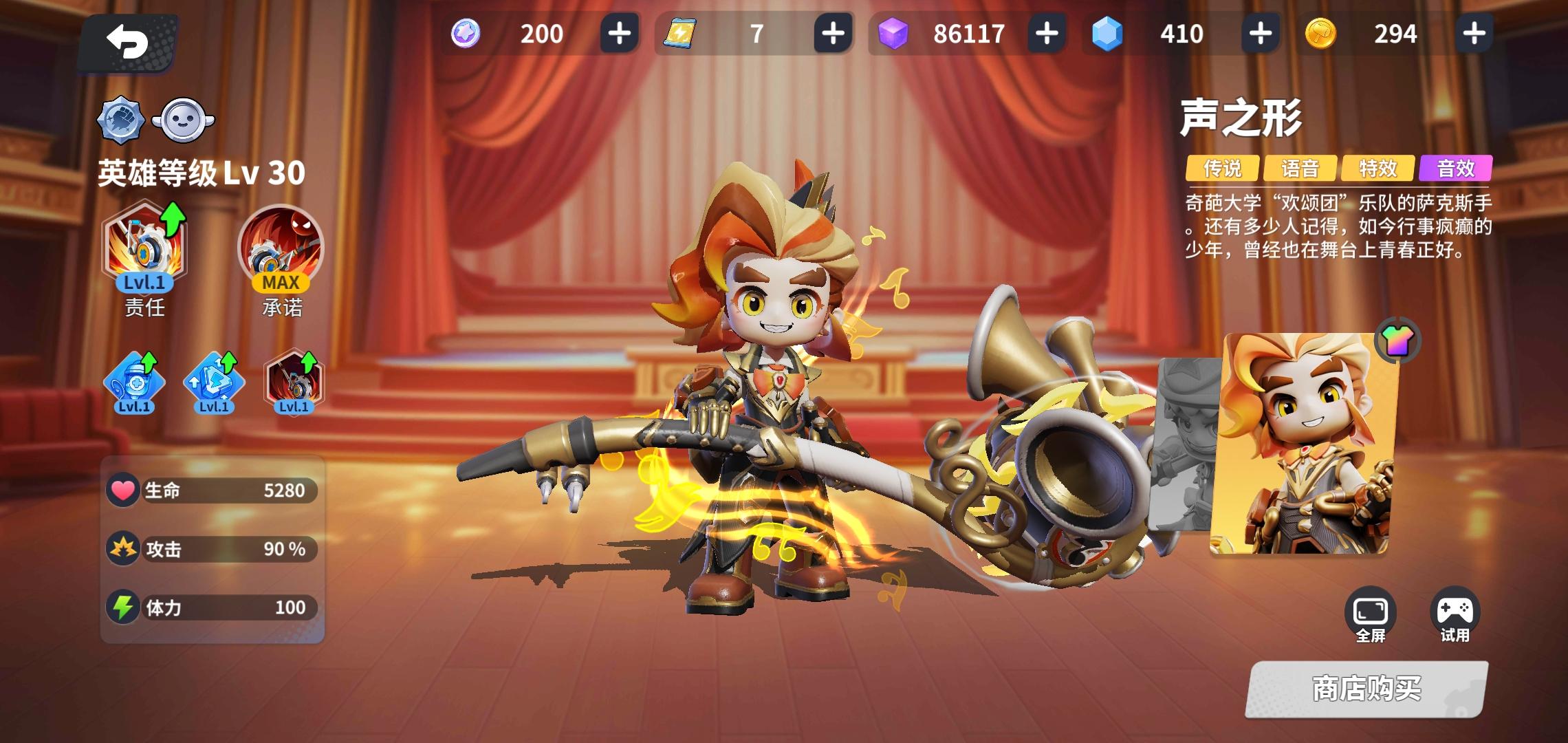
Task: Select the 音效 tag
Action: point(1454,167)
